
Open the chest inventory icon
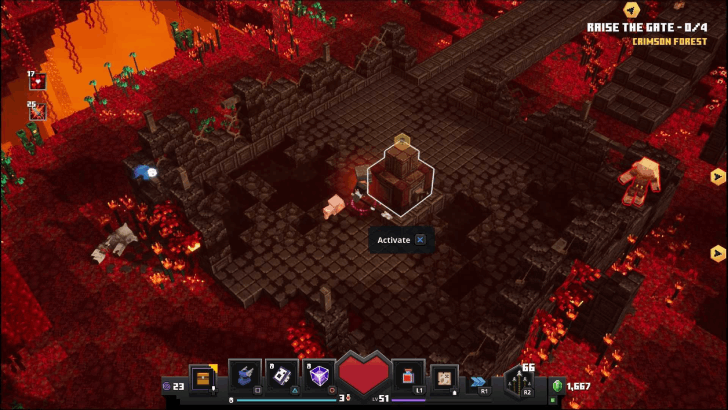point(203,379)
